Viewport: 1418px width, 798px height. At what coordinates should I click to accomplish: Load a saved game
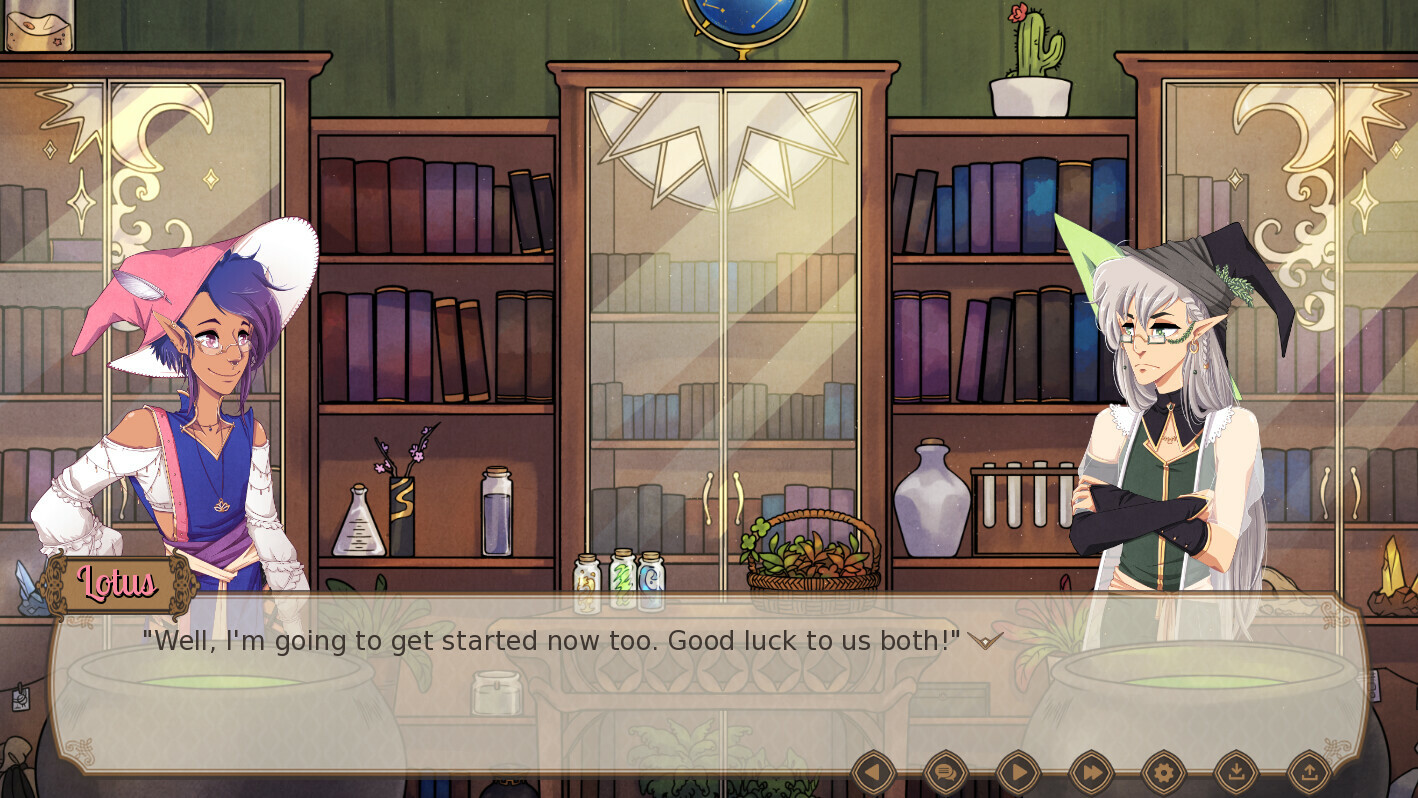click(1309, 772)
